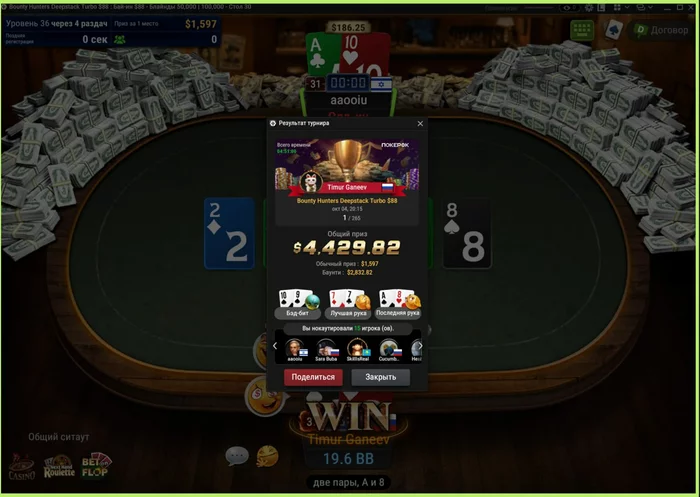Click the Договор deal button

pos(660,30)
